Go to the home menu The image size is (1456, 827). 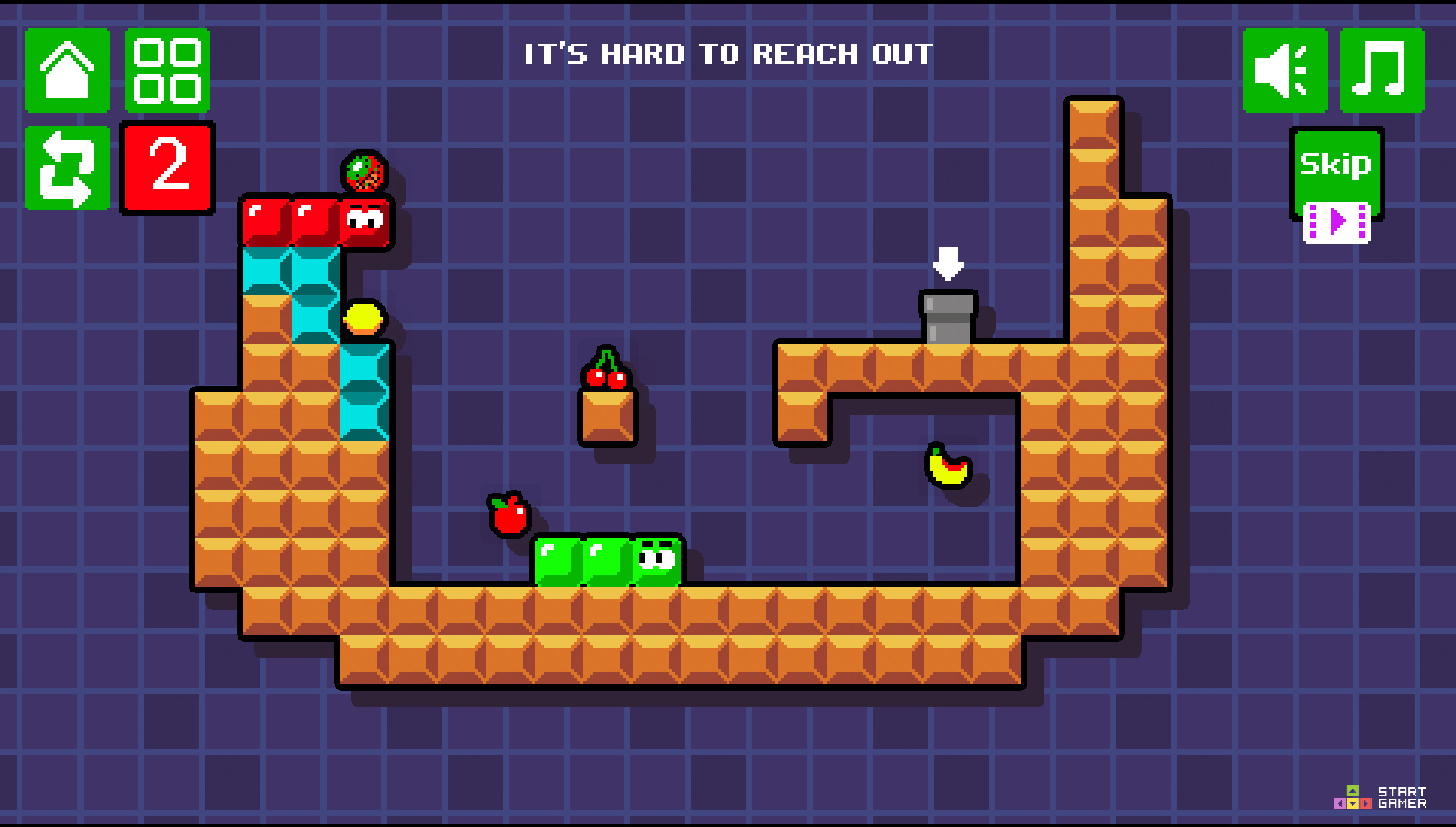[67, 71]
